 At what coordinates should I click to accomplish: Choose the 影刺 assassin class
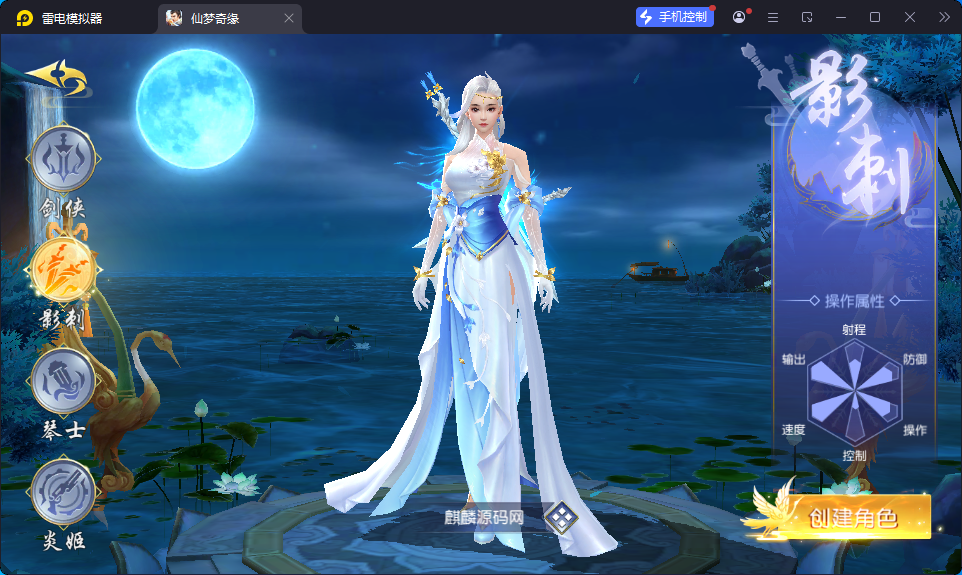[63, 272]
